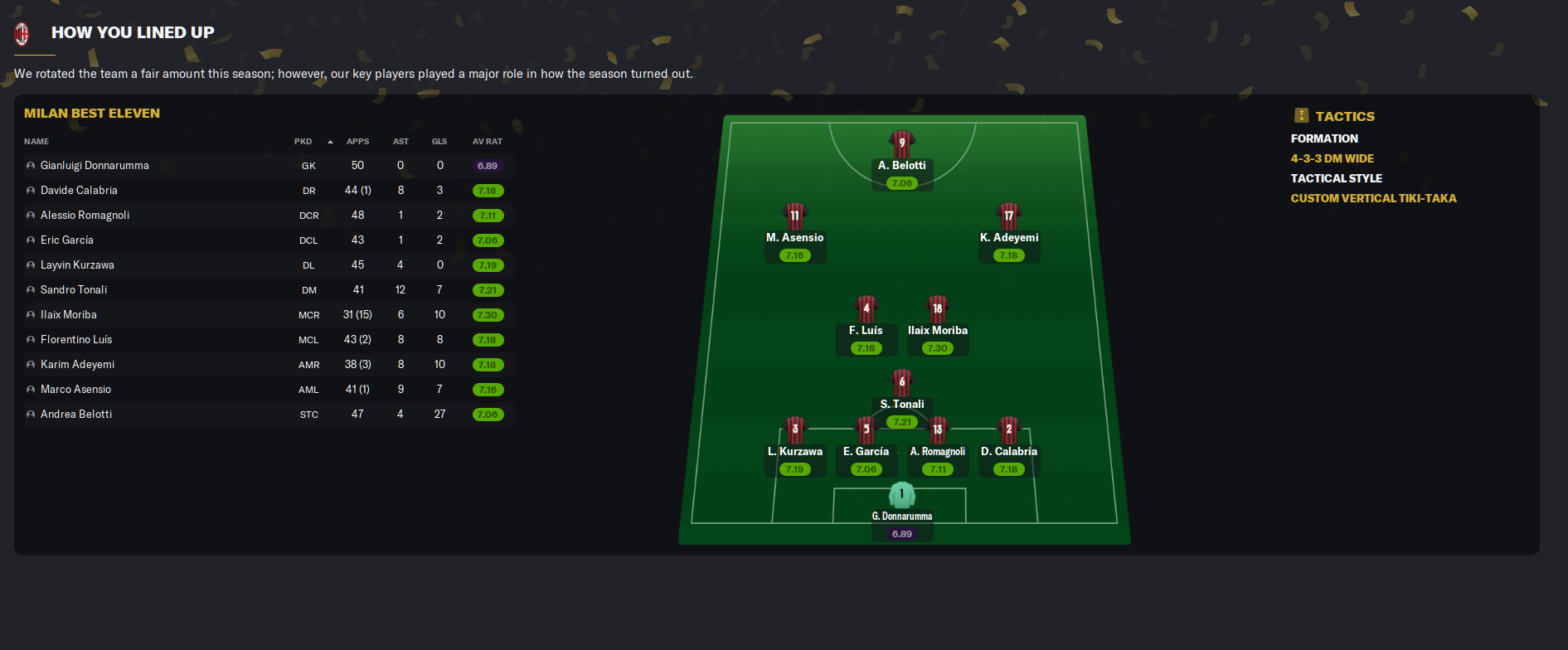Sort table by the PKD column
The height and width of the screenshot is (650, 1568).
pos(303,142)
